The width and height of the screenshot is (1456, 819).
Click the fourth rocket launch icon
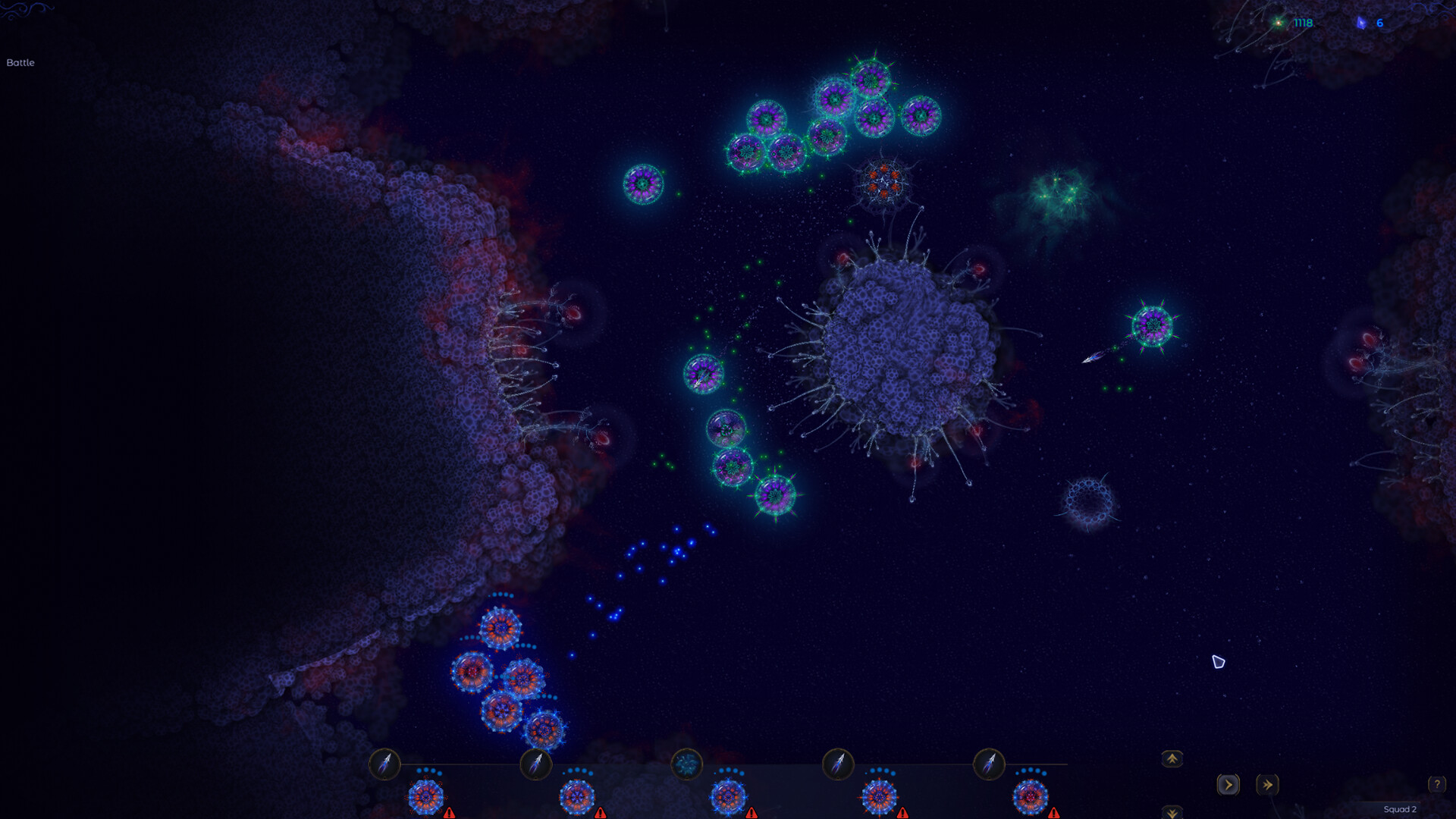click(839, 764)
